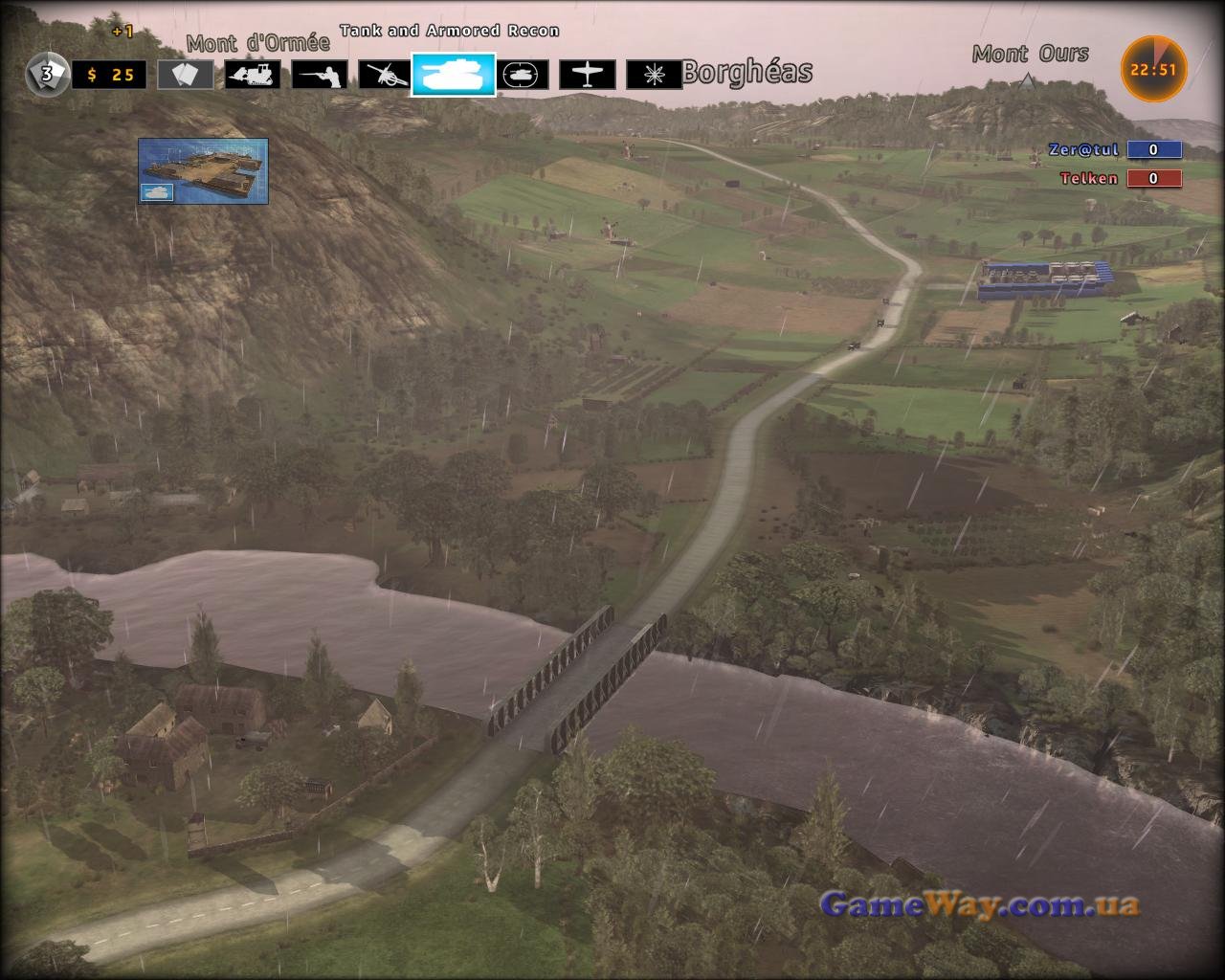The height and width of the screenshot is (980, 1225).
Task: Open the ruse cards menu
Action: [x=186, y=75]
